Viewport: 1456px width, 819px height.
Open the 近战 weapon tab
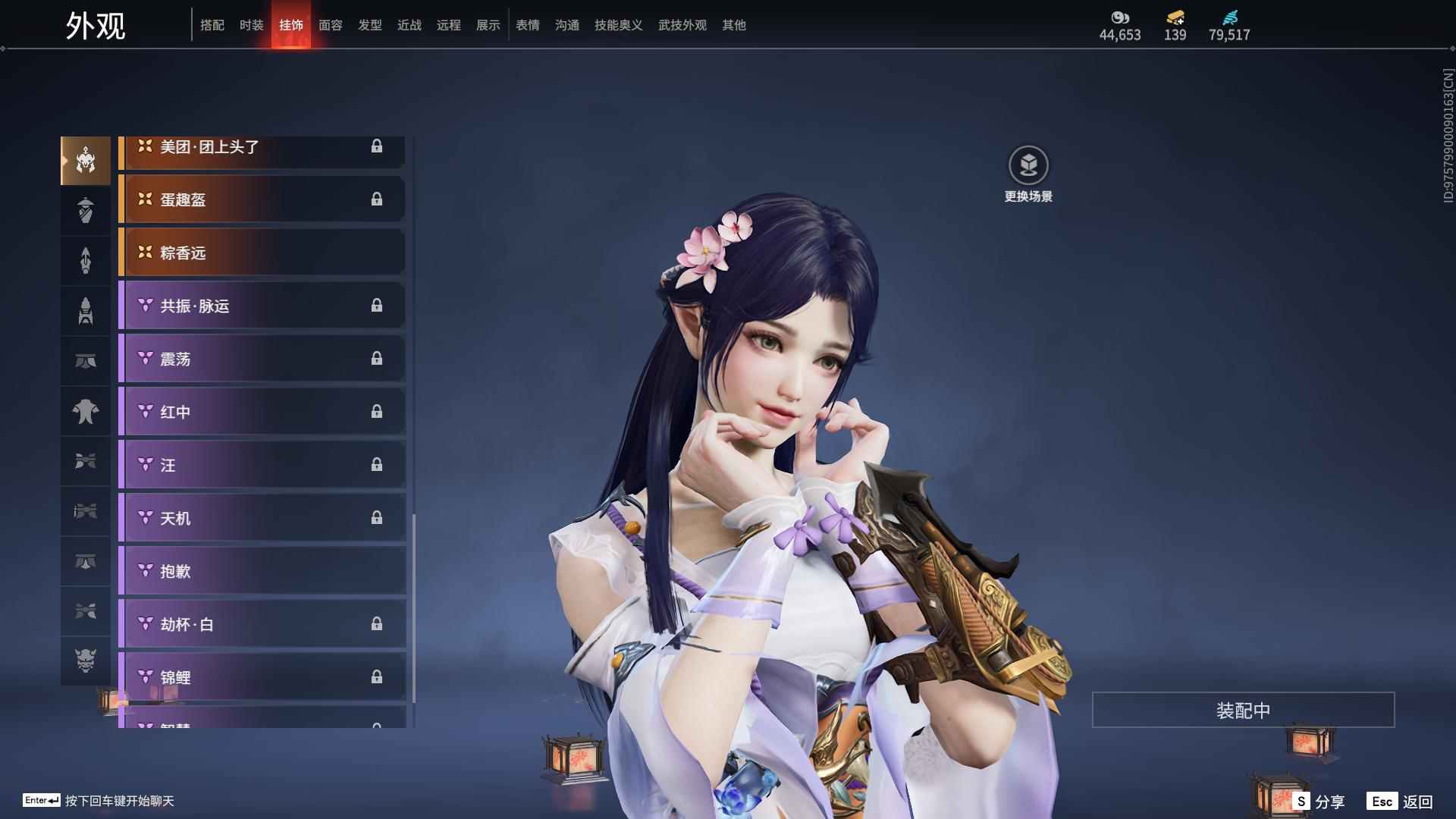pyautogui.click(x=409, y=25)
